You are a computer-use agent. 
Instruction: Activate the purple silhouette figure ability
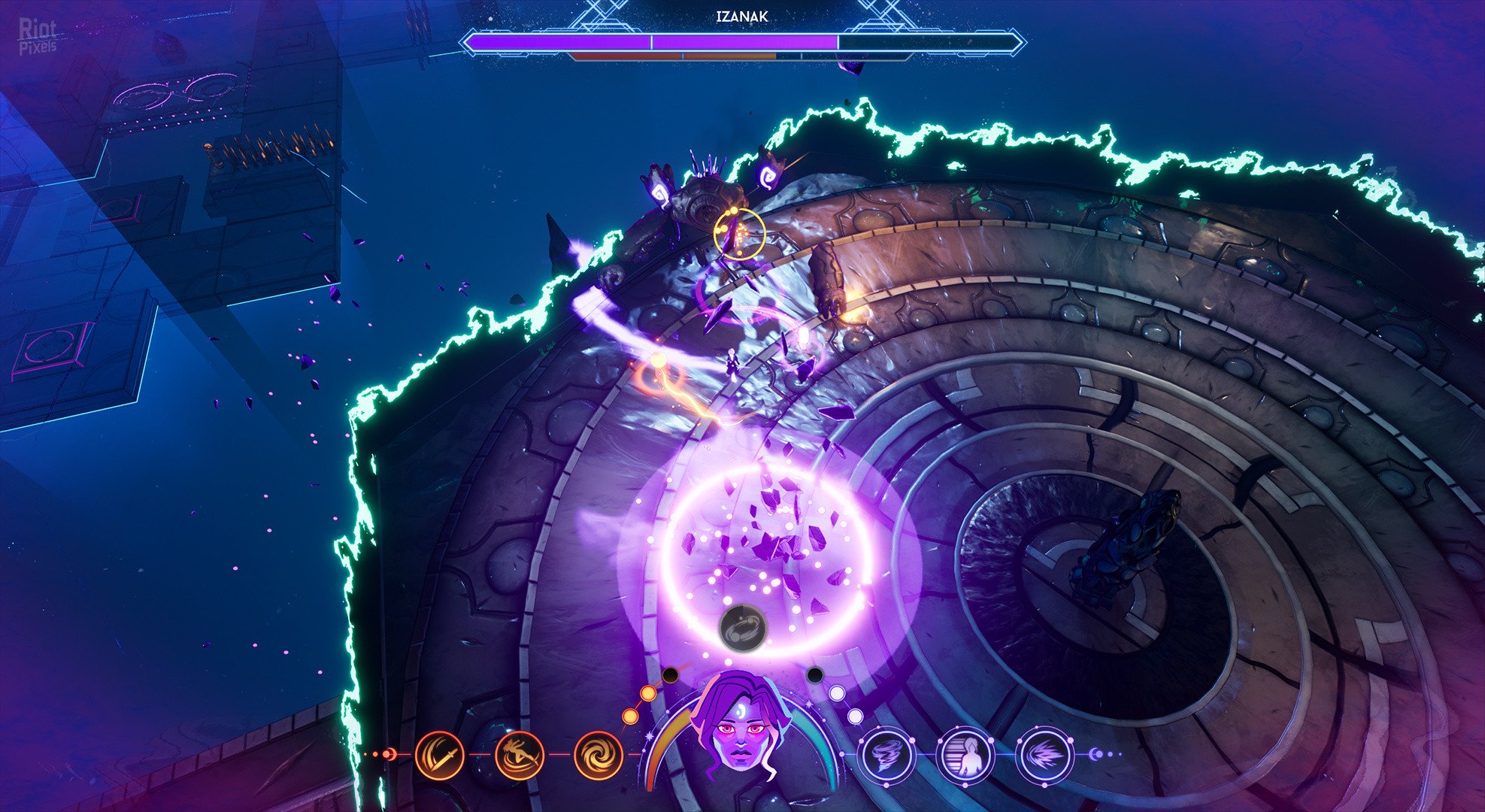click(965, 754)
